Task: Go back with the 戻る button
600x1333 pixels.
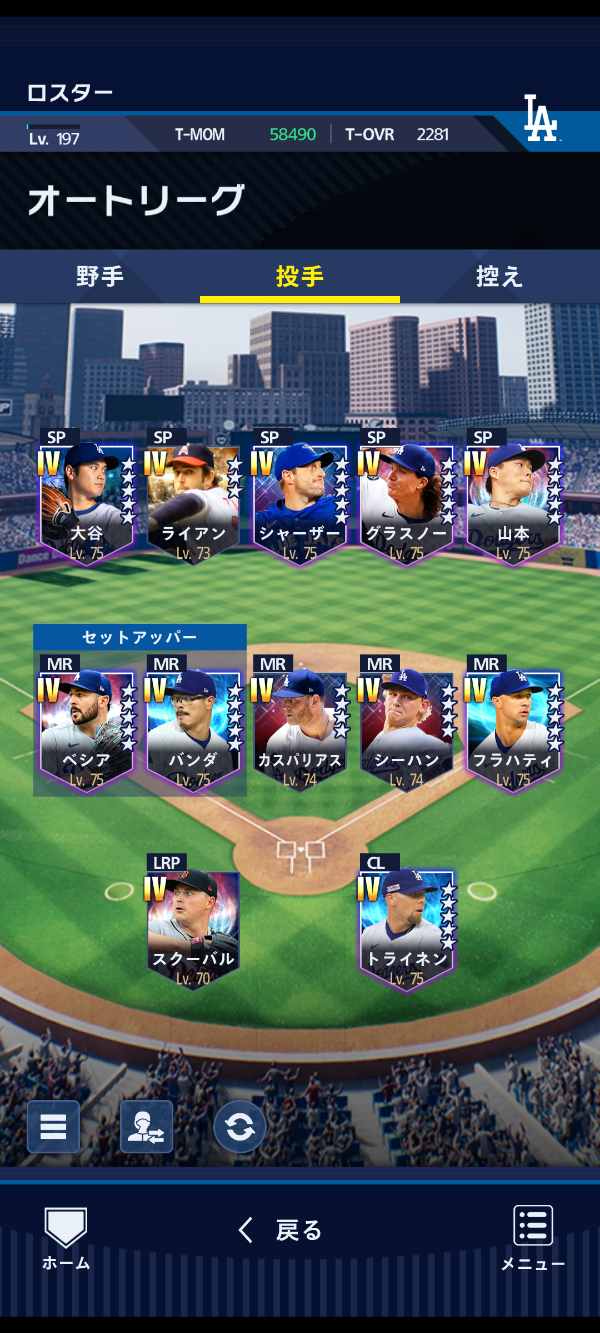Action: [280, 1230]
